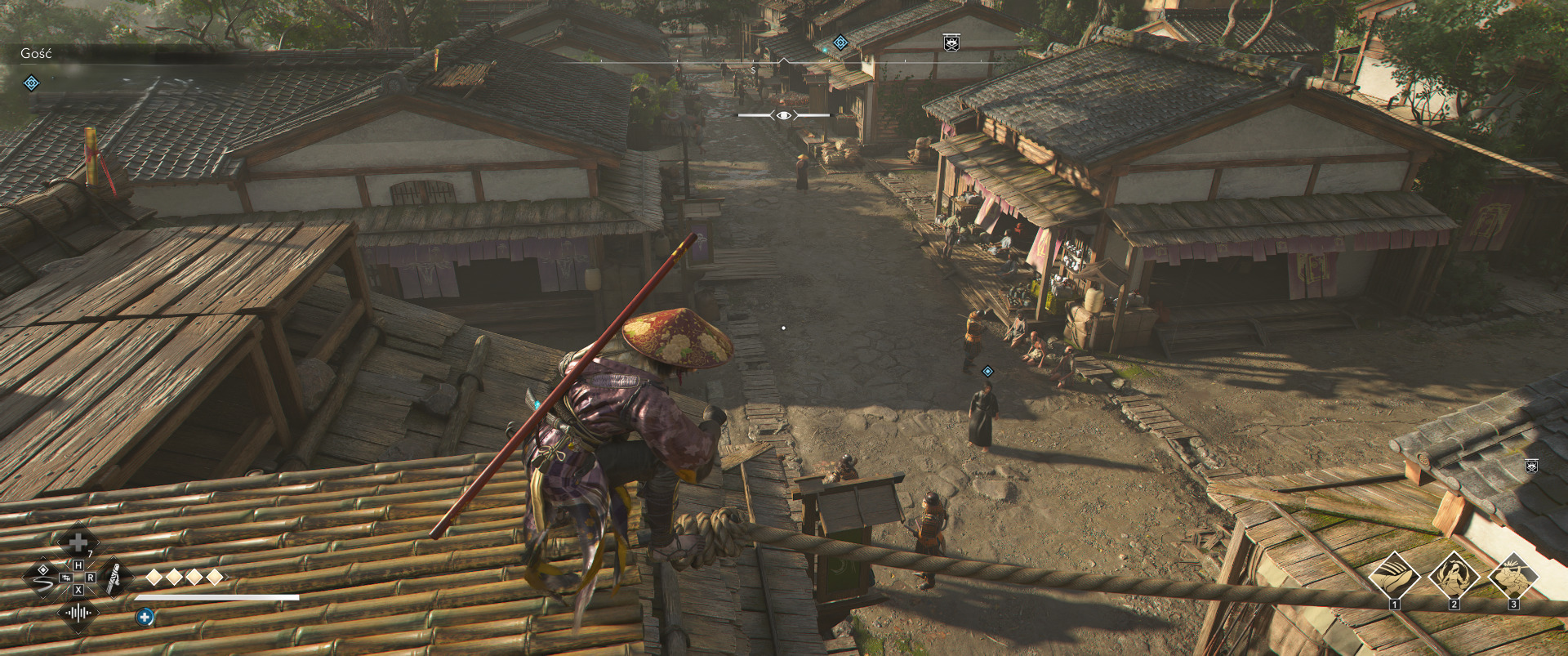Click the weapon swap arrows icon
The image size is (1568, 656).
67,577
